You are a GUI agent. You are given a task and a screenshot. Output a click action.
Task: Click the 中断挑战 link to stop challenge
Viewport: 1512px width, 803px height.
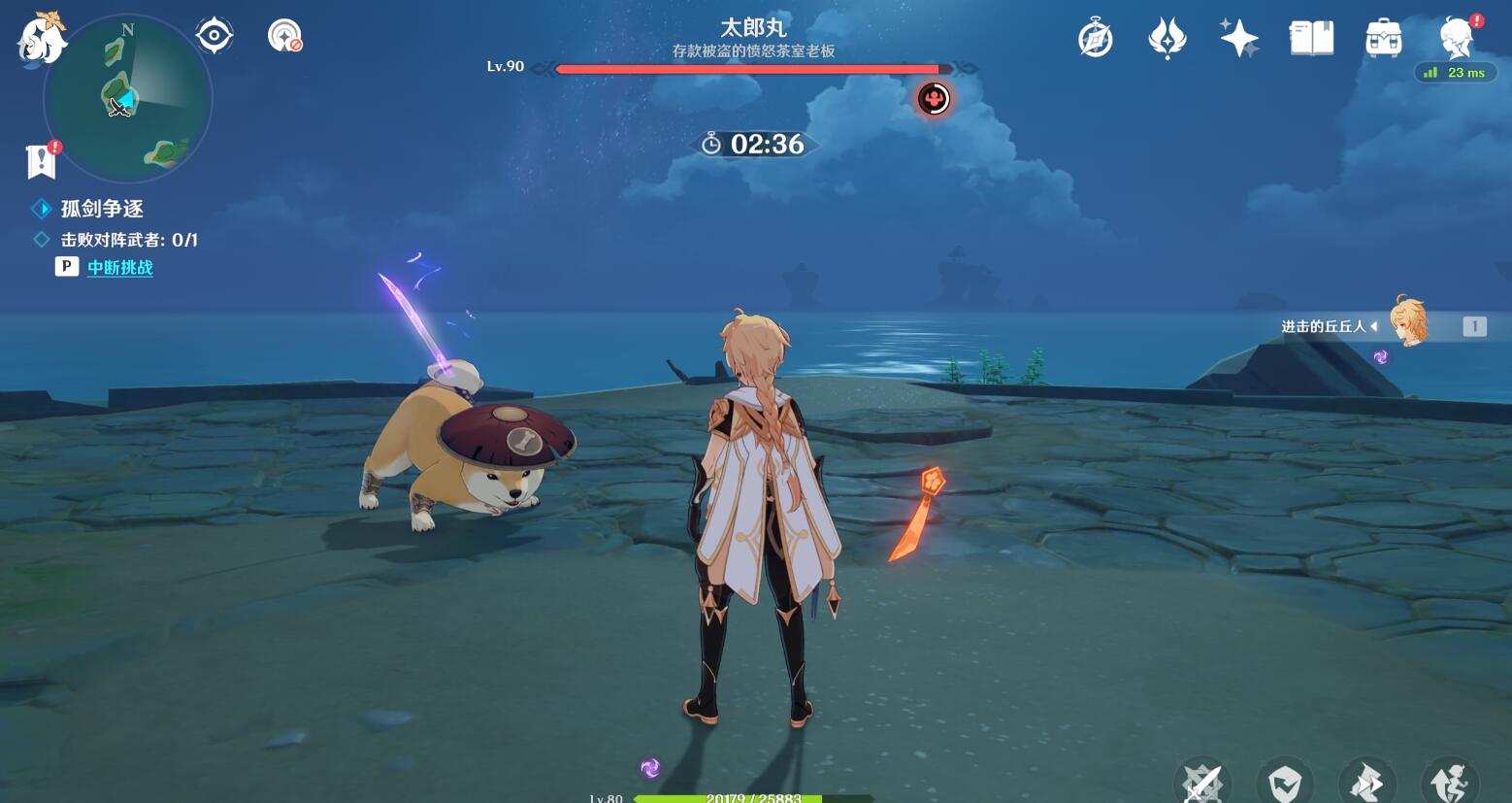(x=119, y=267)
